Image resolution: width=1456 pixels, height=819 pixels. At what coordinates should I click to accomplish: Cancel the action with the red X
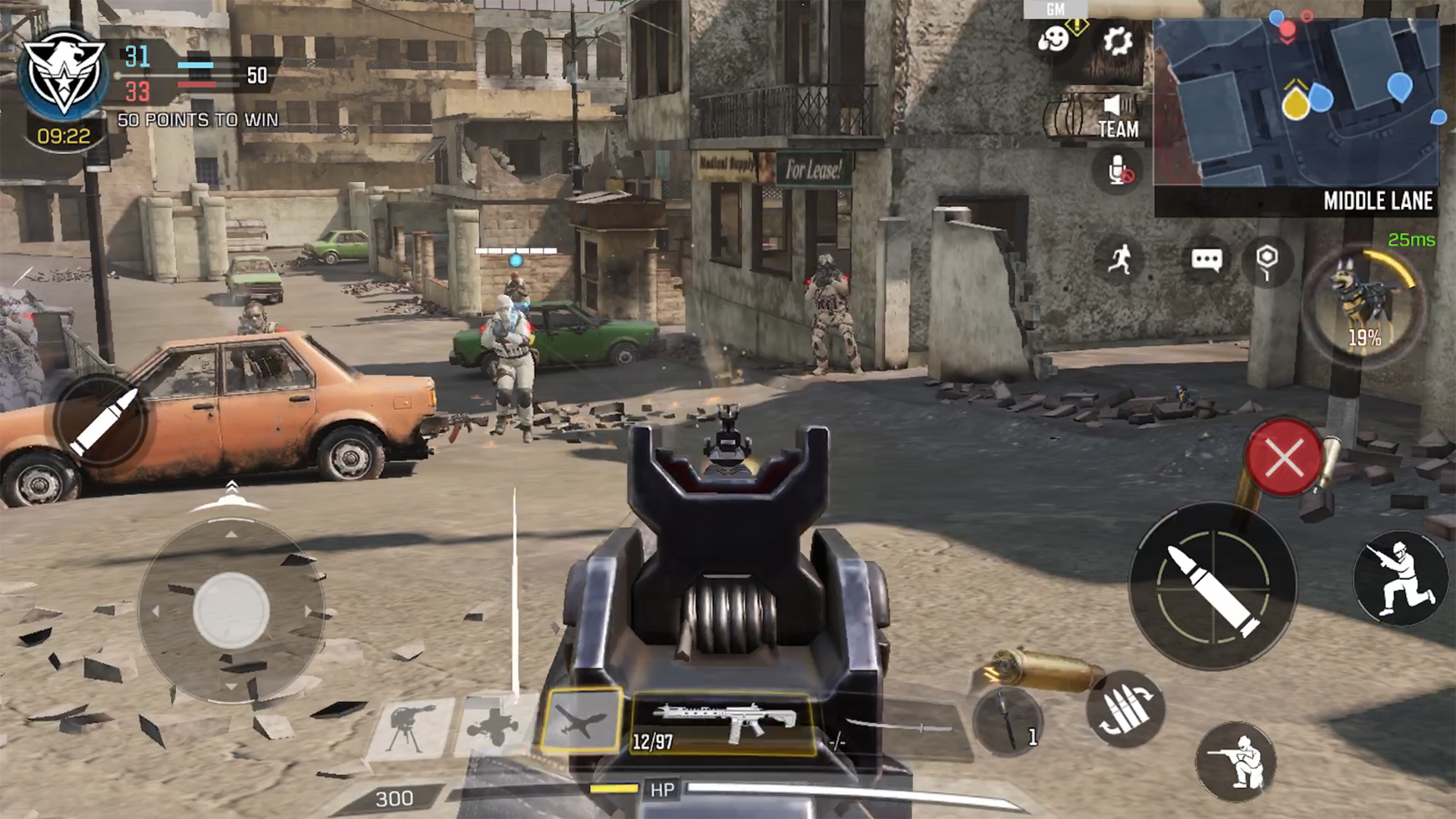point(1282,457)
